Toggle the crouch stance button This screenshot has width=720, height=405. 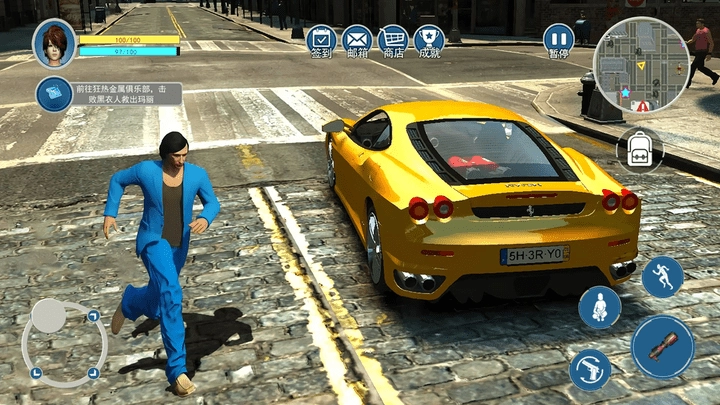(x=600, y=308)
